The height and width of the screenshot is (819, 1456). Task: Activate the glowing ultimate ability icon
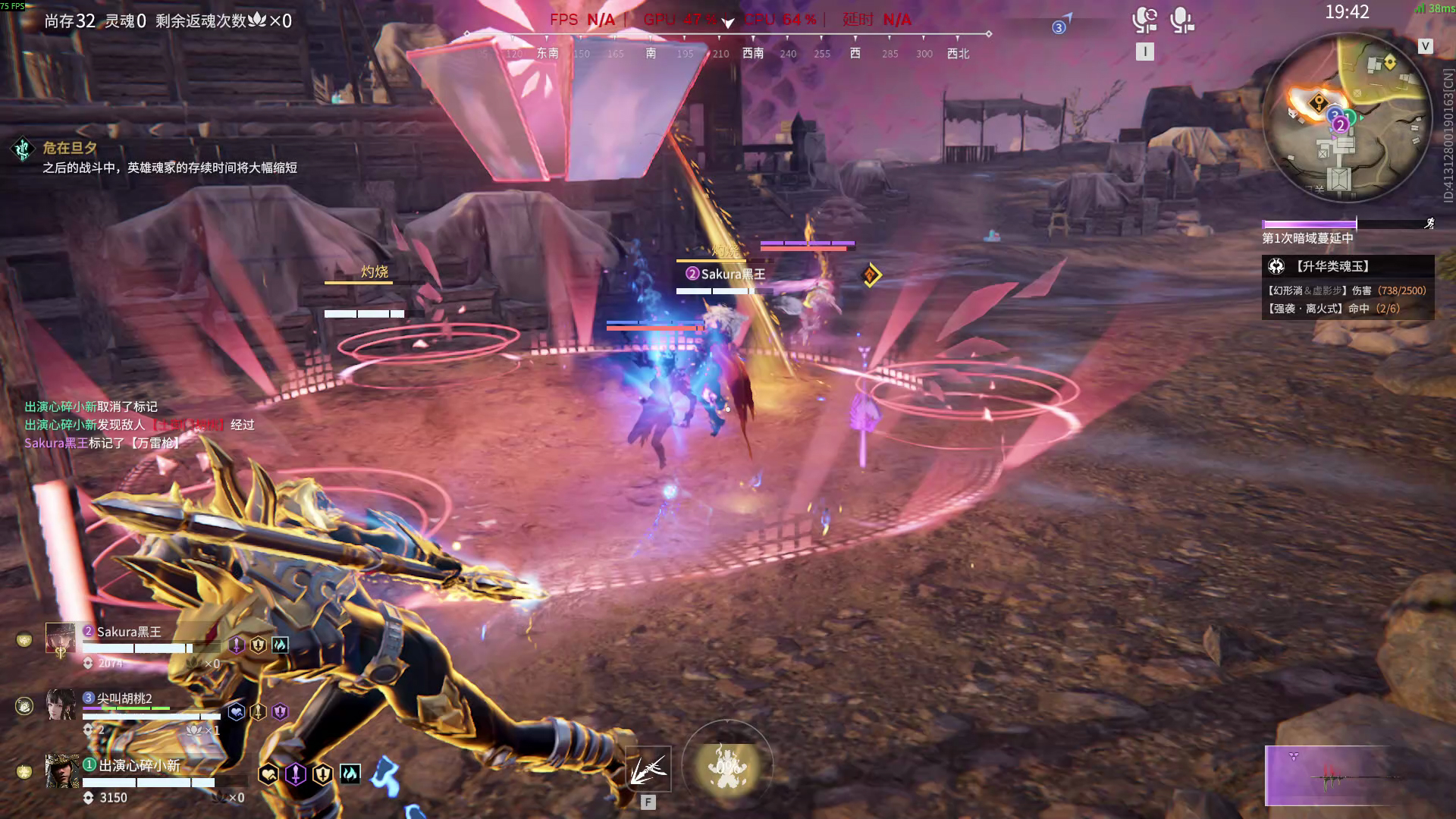click(727, 766)
